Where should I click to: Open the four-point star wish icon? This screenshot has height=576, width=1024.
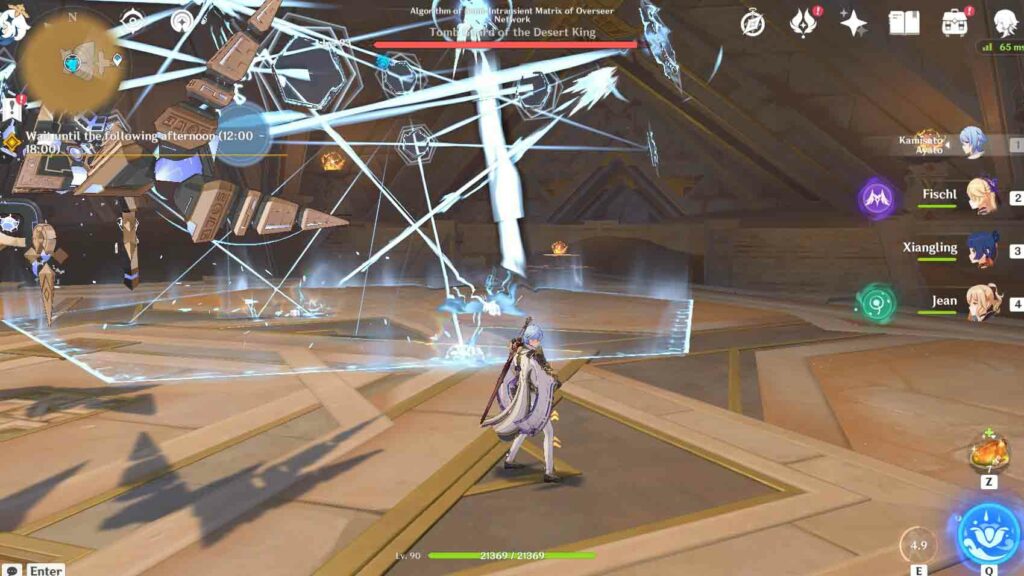(853, 23)
